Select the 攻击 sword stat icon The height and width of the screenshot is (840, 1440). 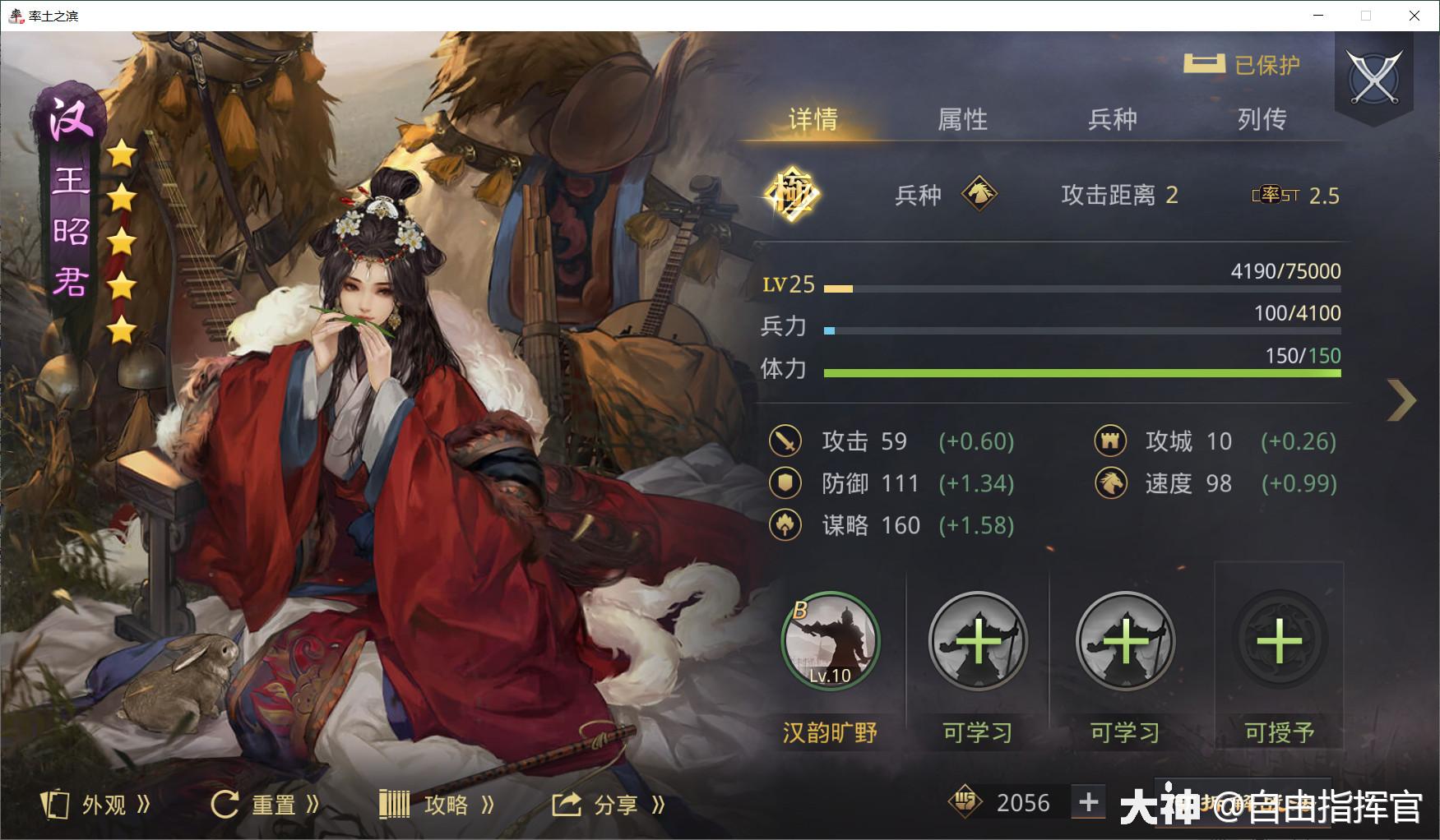click(x=785, y=441)
